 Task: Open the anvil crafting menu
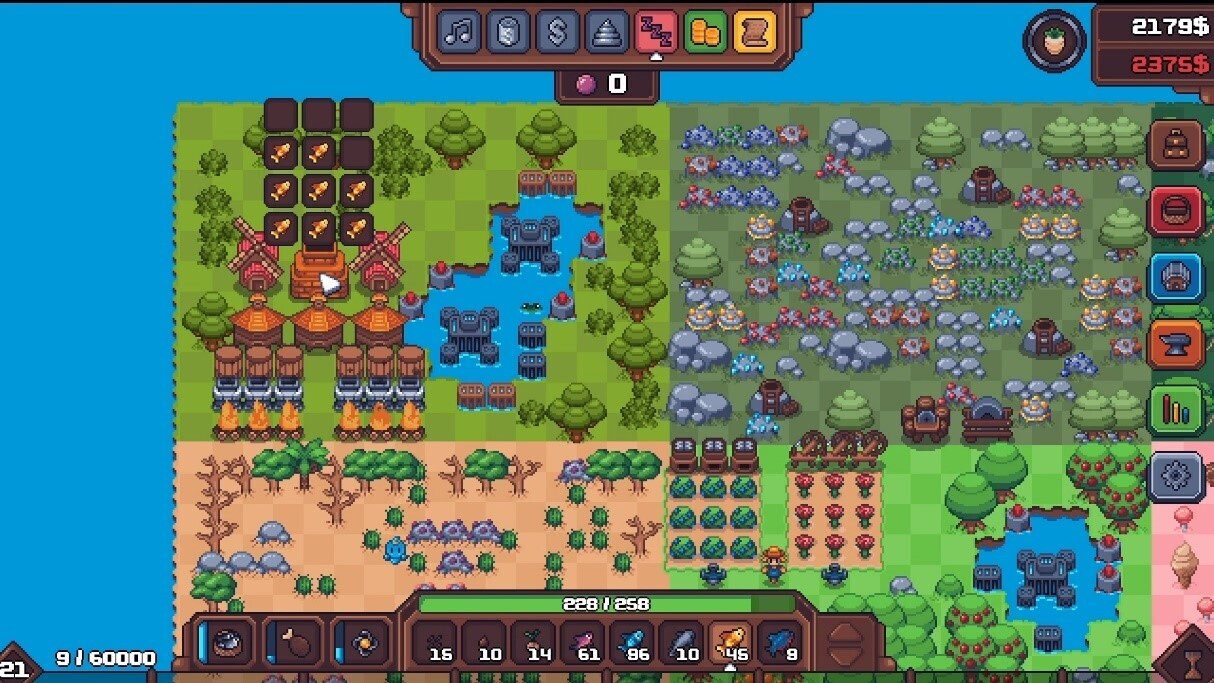pyautogui.click(x=1176, y=345)
